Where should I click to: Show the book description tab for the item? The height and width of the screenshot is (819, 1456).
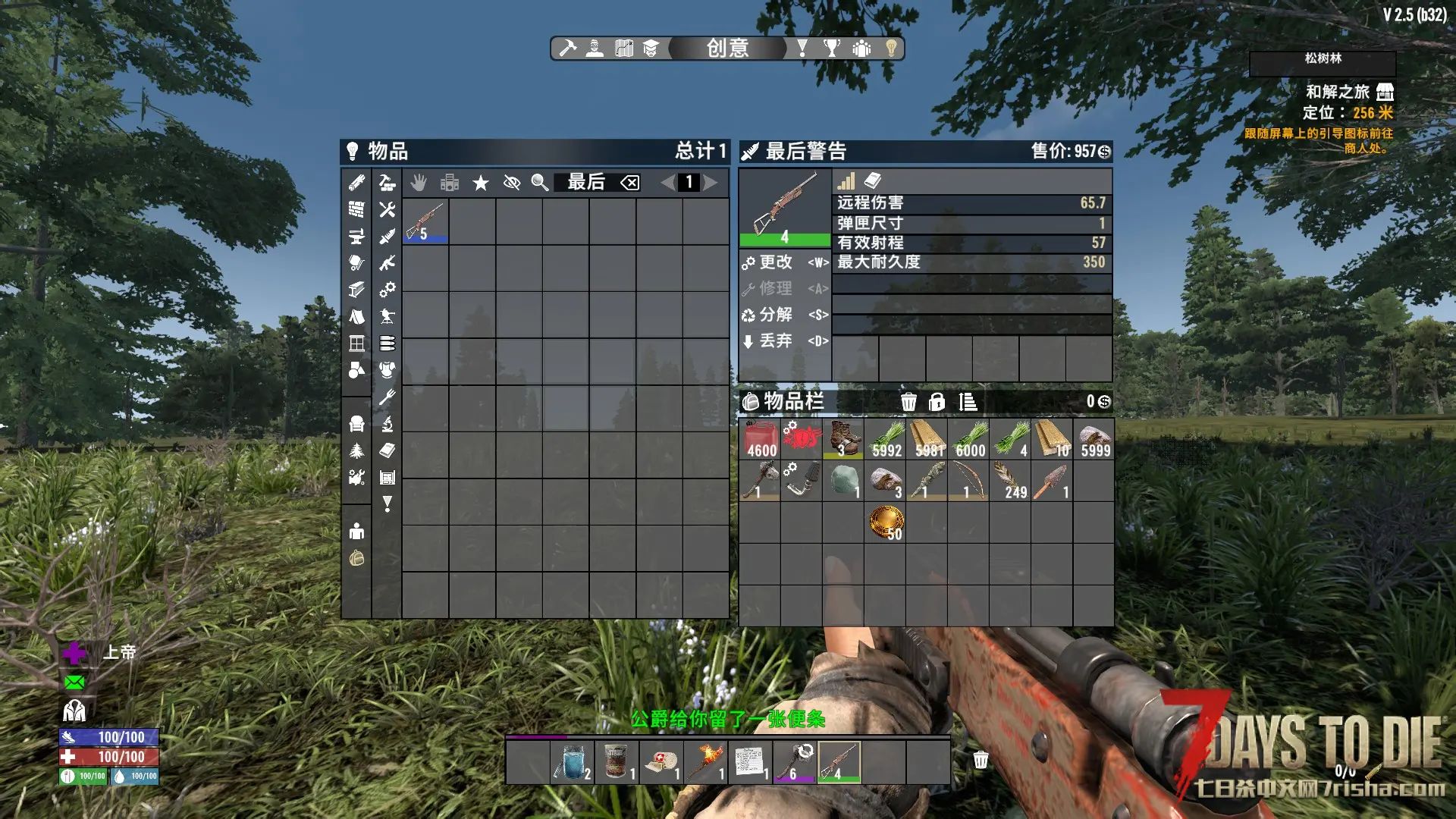[x=873, y=180]
